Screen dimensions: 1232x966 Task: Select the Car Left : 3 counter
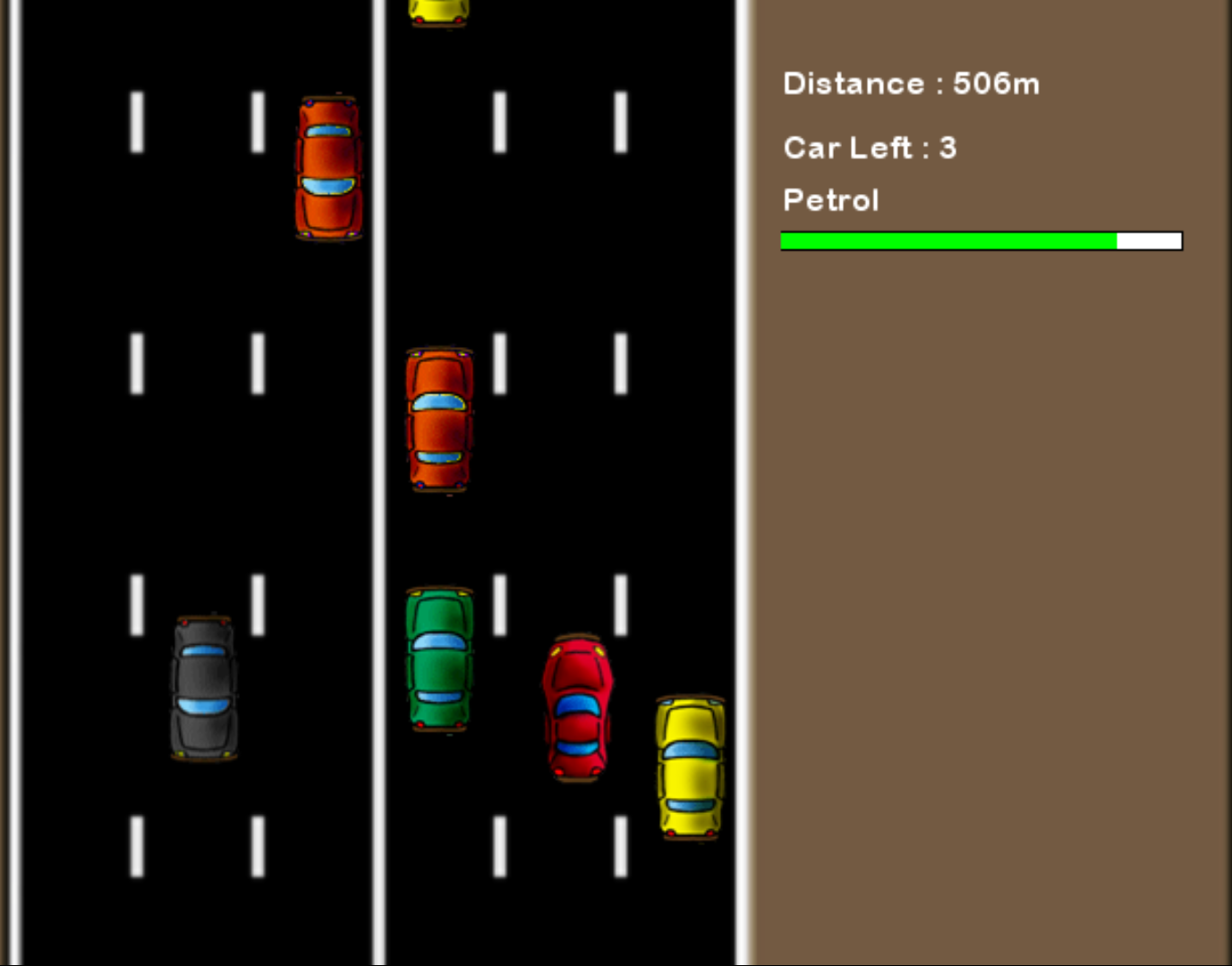(869, 148)
